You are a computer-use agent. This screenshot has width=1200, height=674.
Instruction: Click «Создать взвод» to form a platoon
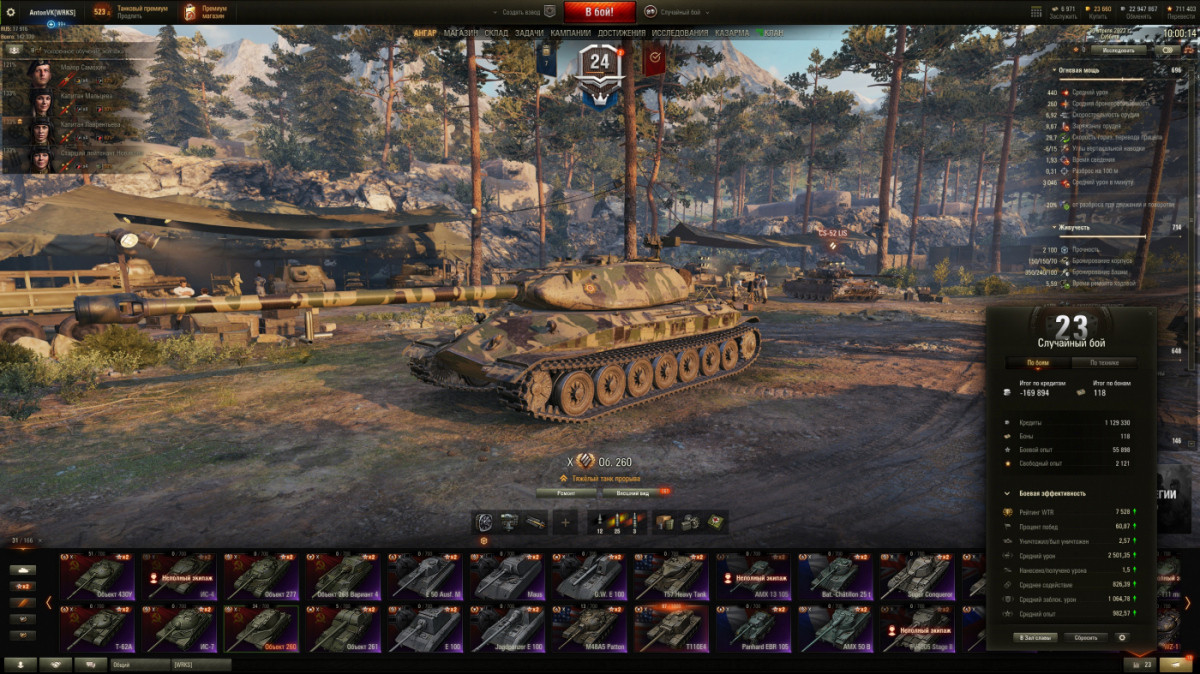[524, 12]
